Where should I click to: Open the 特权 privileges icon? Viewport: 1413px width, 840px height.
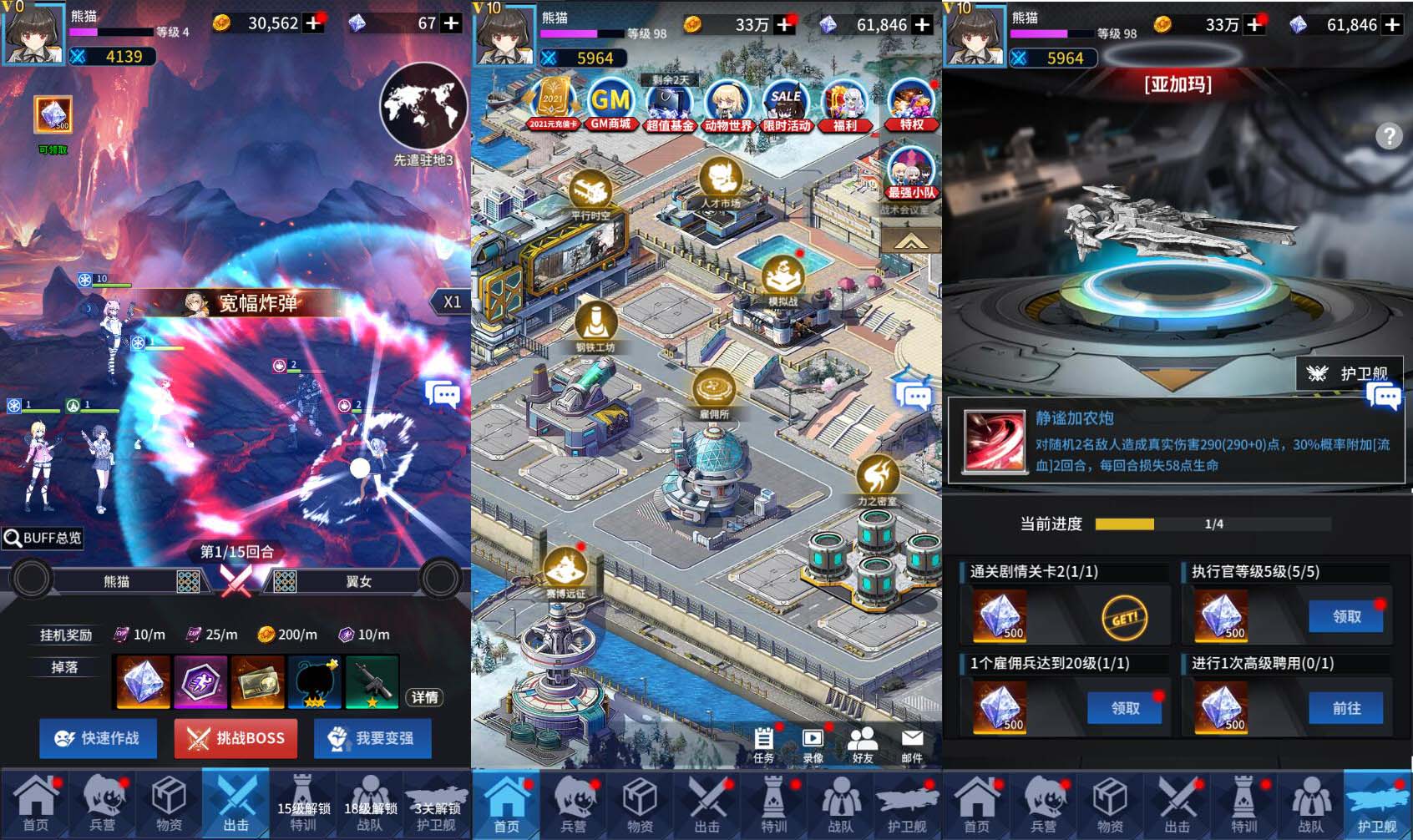tap(911, 106)
